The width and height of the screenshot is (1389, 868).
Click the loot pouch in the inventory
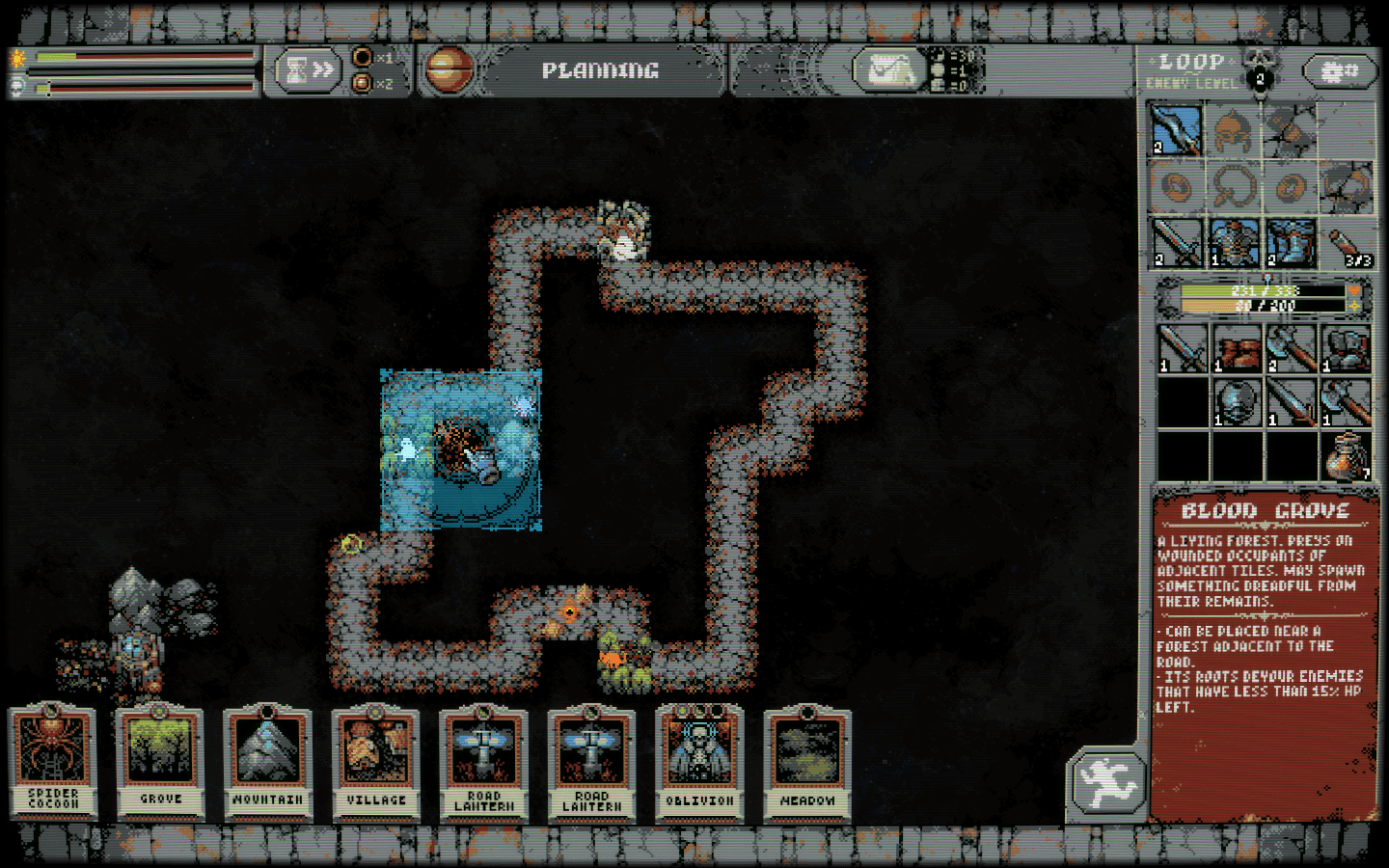tap(1347, 456)
